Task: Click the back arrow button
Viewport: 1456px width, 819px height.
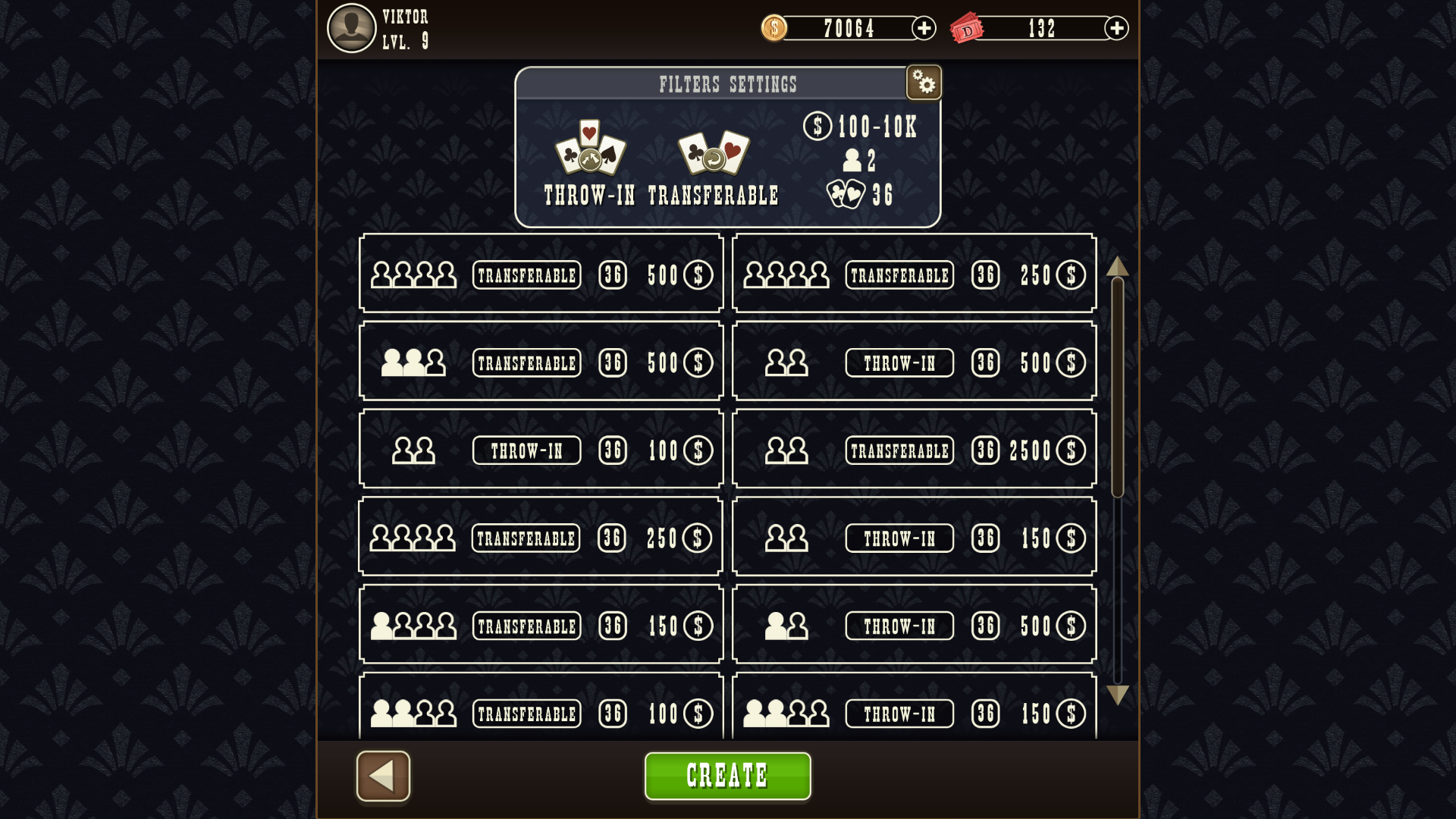Action: (x=383, y=775)
